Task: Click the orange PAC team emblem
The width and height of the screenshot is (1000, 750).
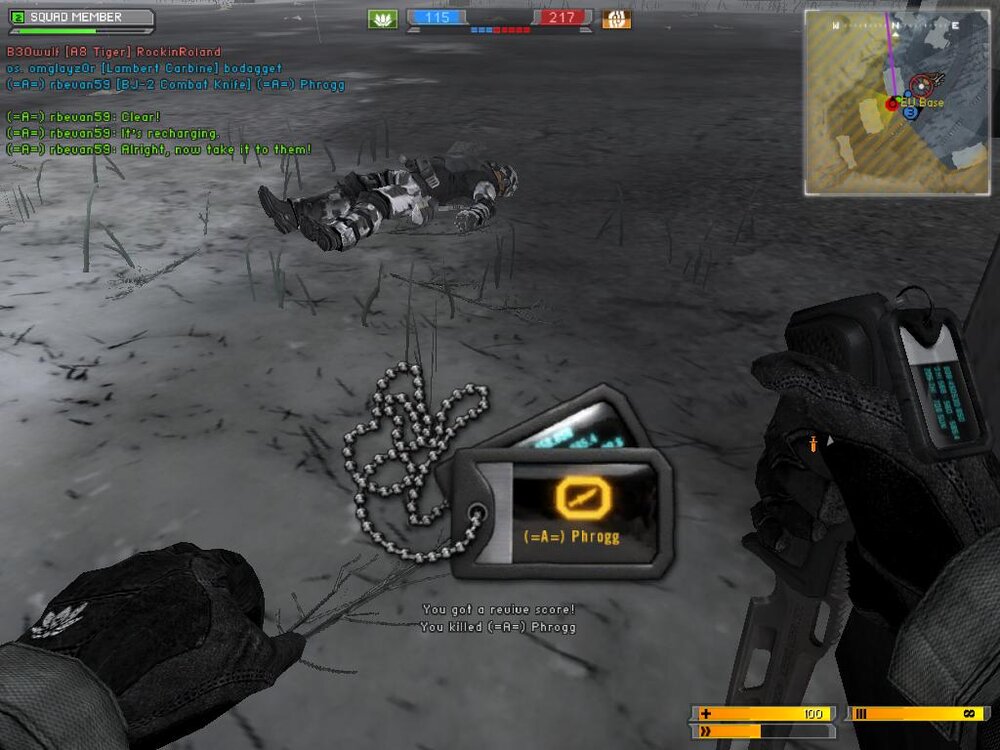Action: (x=616, y=19)
